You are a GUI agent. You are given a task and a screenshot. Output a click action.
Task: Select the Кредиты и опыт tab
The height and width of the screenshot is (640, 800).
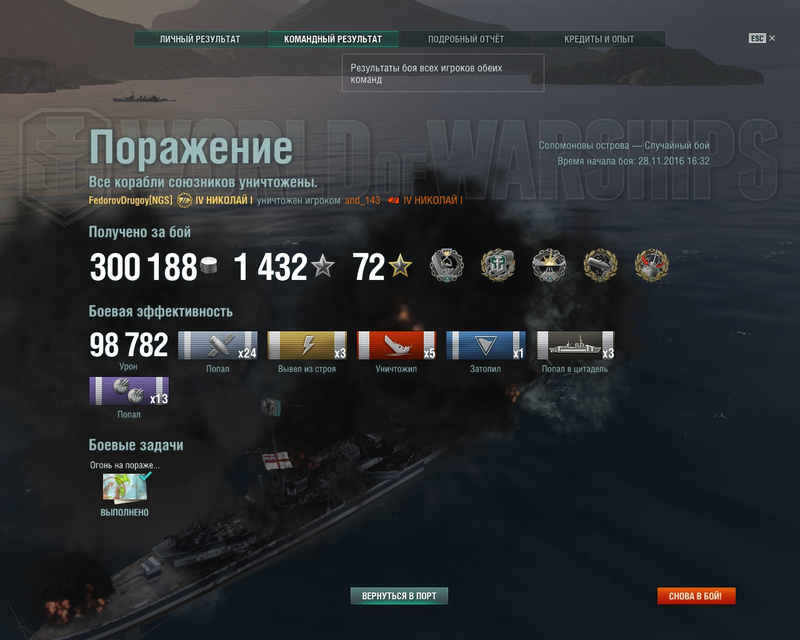598,39
